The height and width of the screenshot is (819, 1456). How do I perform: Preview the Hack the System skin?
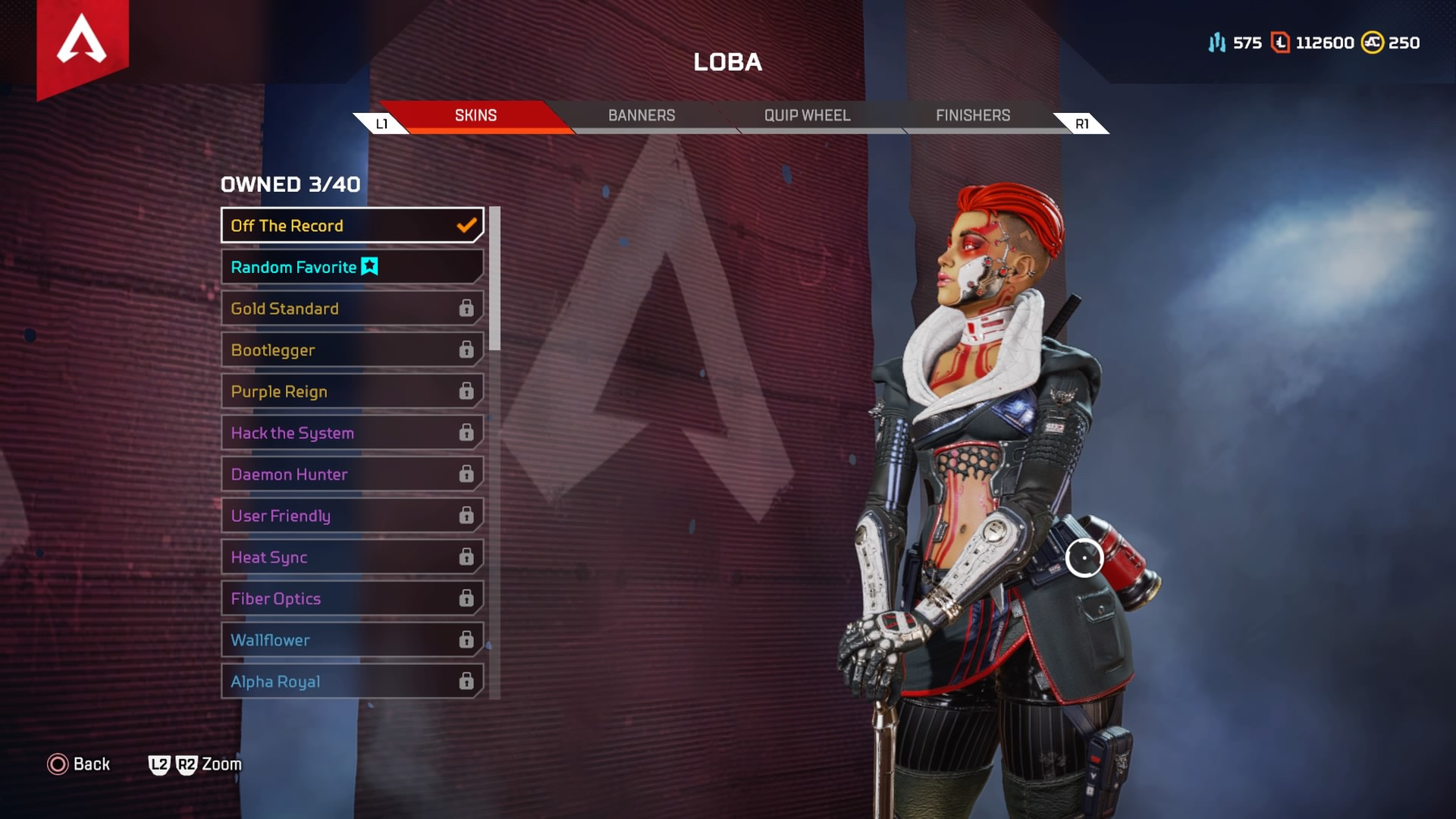(x=352, y=433)
